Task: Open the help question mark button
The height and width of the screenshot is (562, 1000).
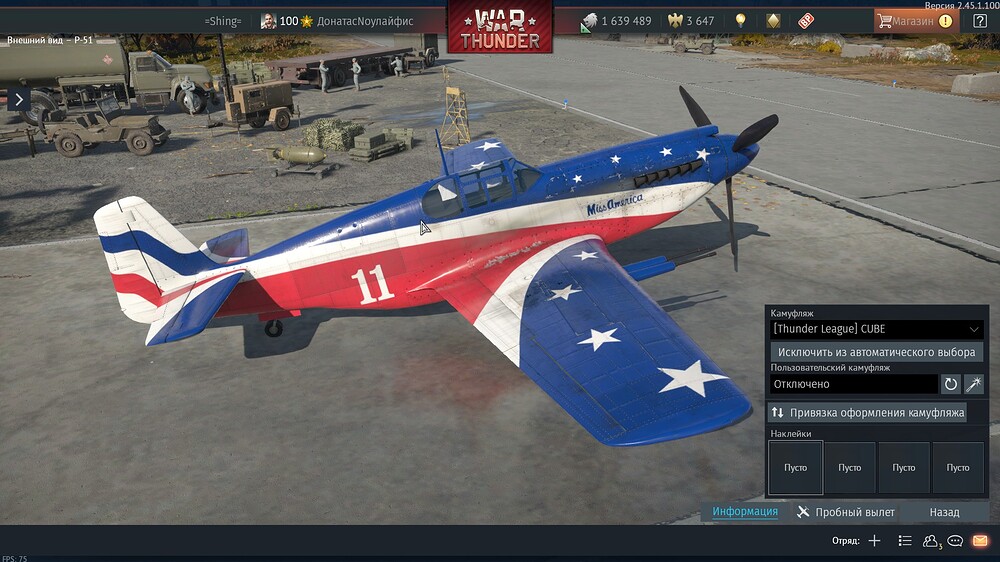Action: coord(980,20)
